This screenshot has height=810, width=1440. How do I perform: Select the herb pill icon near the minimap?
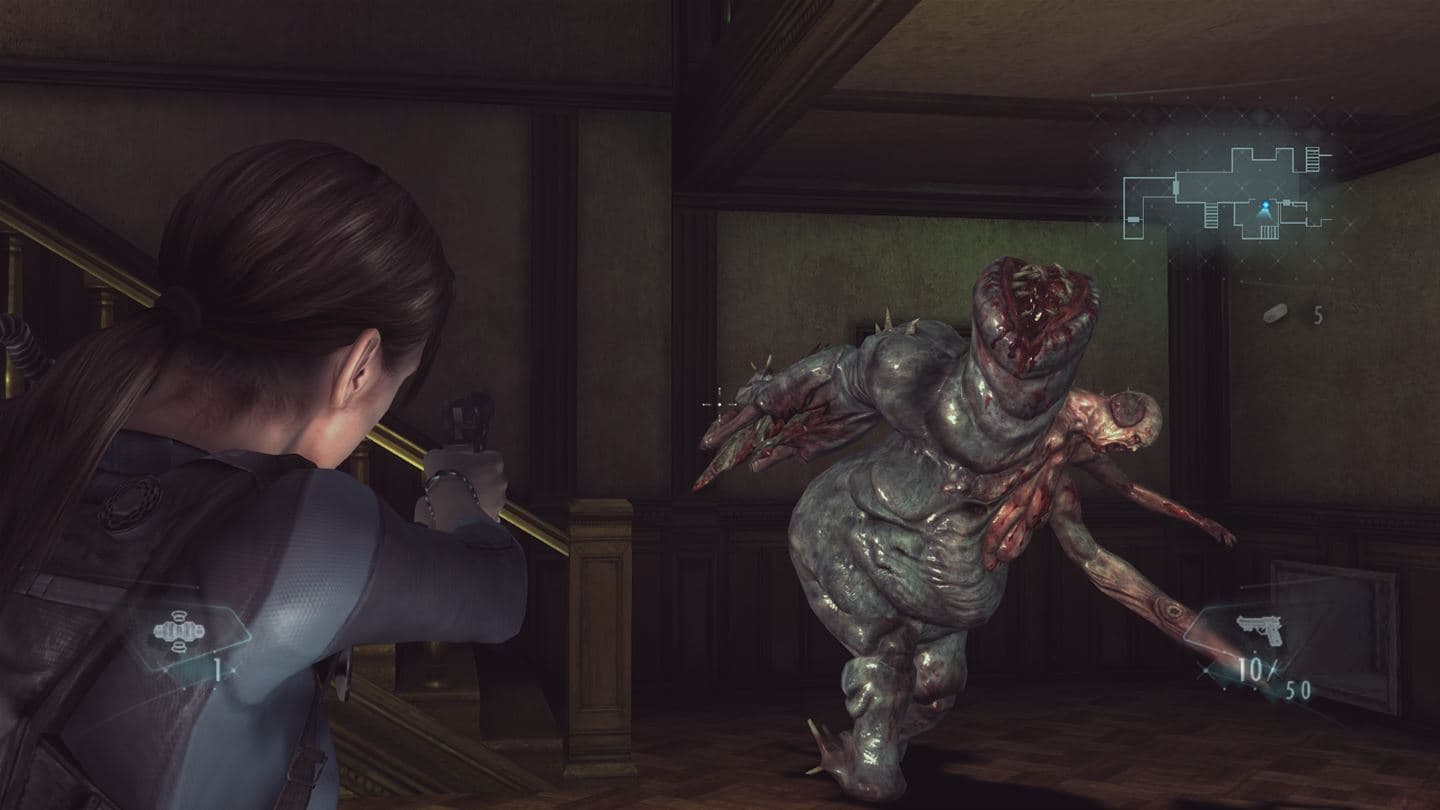point(1276,312)
